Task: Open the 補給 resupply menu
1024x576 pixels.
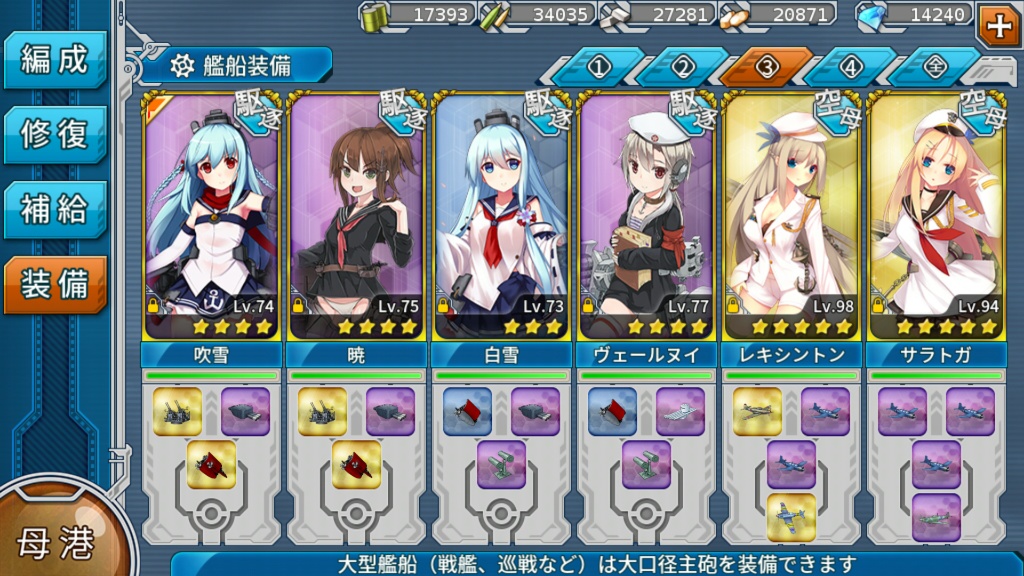Action: (55, 210)
